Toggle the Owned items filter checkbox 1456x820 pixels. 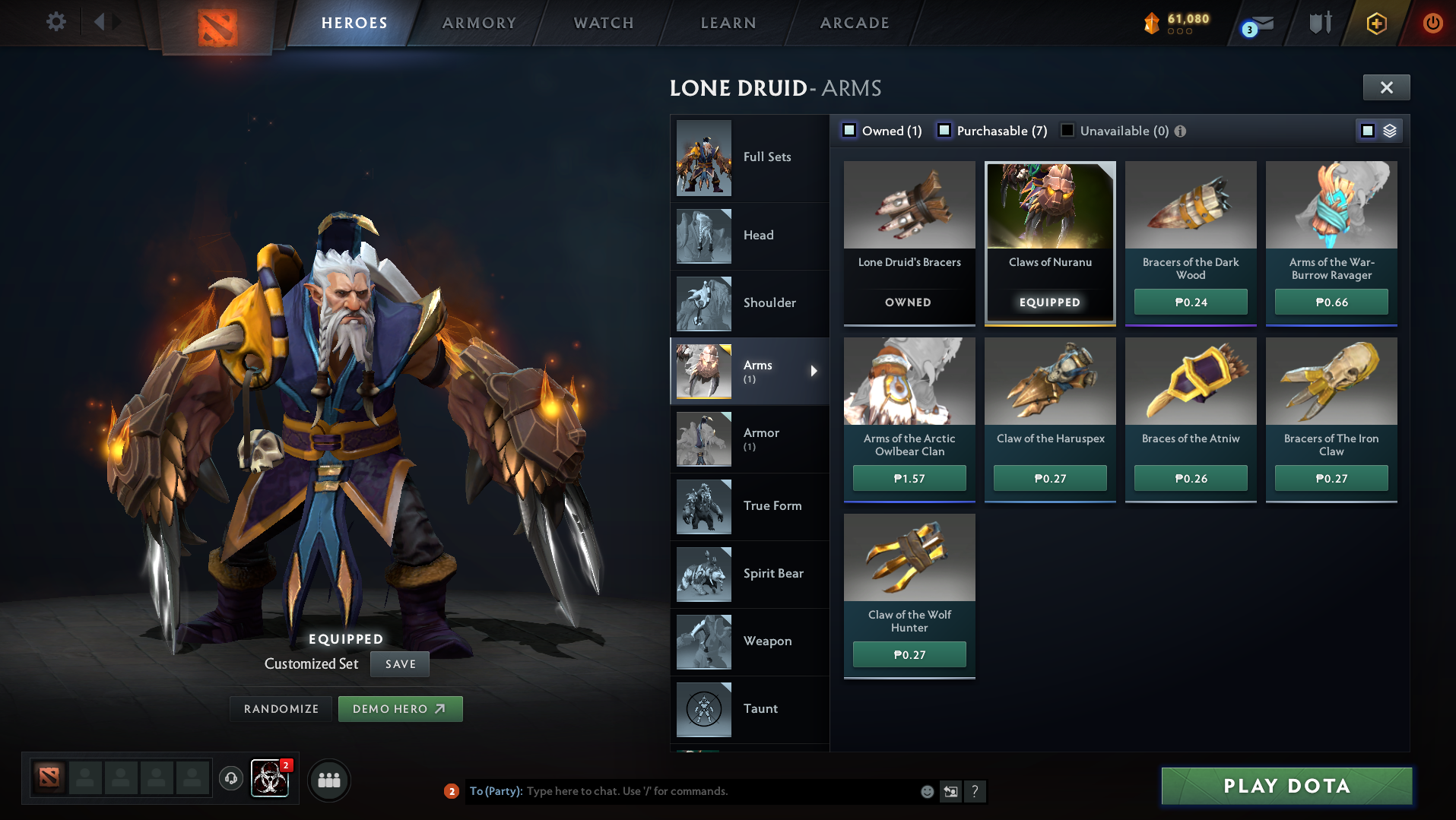849,130
